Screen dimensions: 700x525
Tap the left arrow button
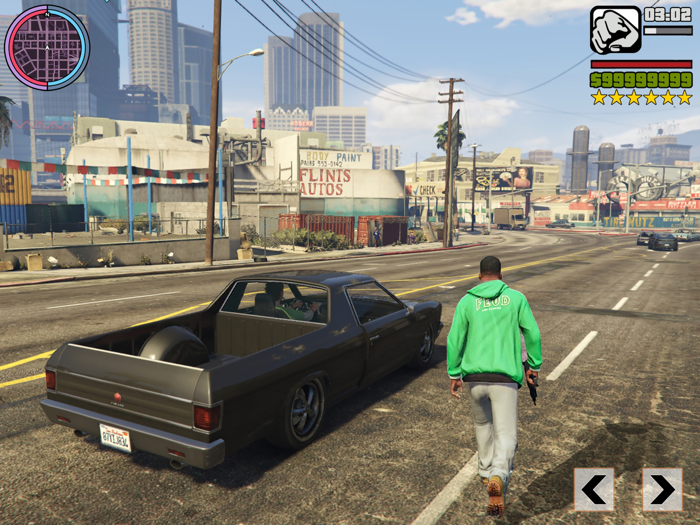point(594,489)
